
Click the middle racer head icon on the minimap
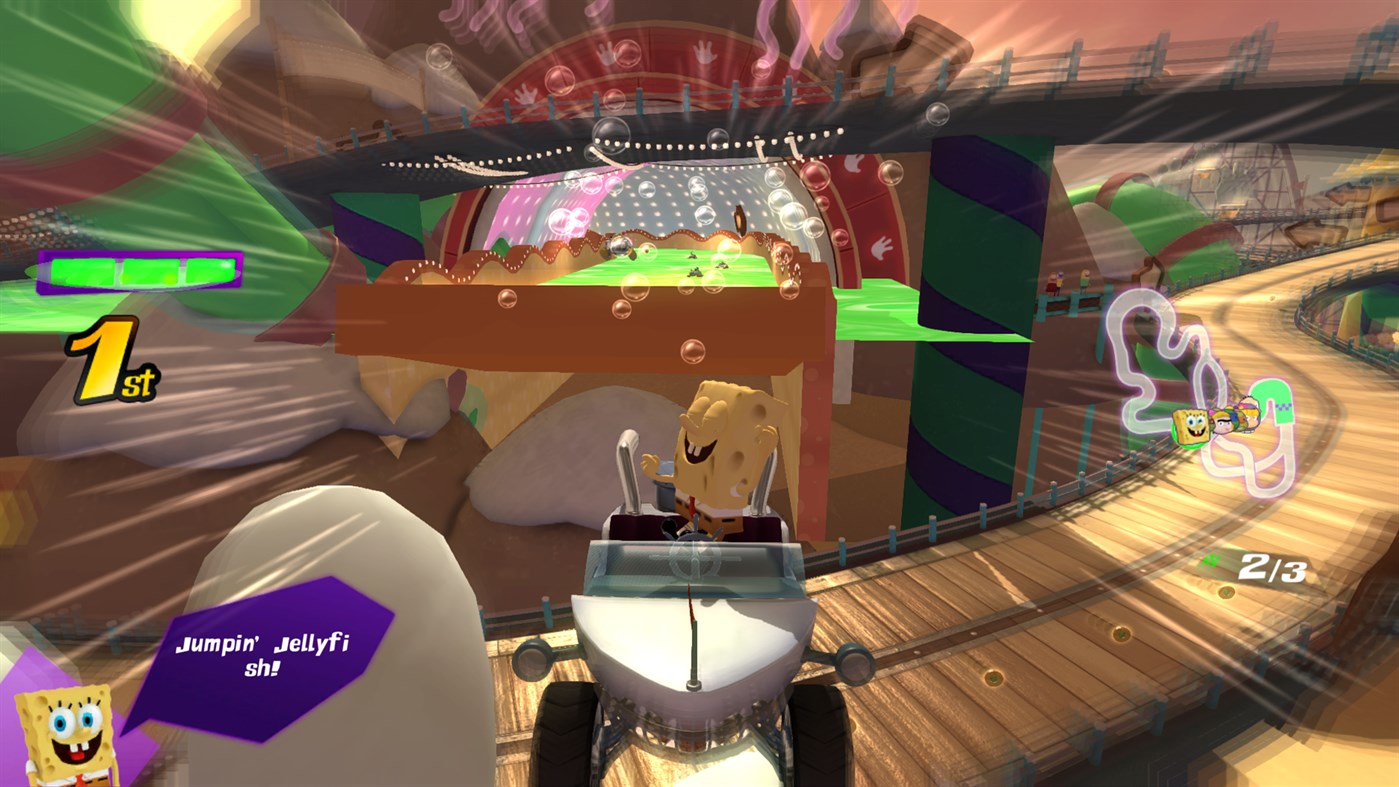[x=1221, y=422]
